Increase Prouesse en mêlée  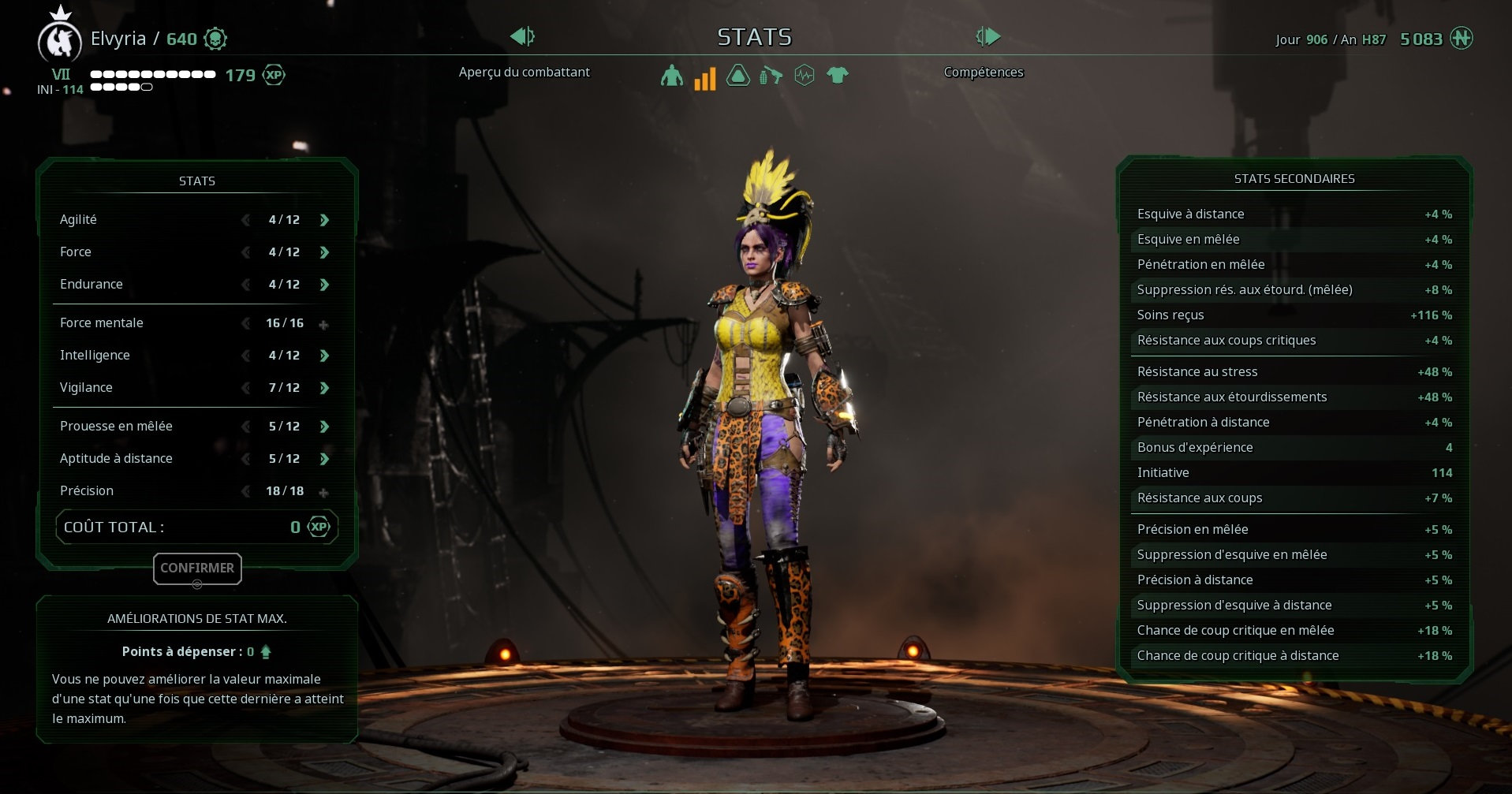[x=324, y=427]
